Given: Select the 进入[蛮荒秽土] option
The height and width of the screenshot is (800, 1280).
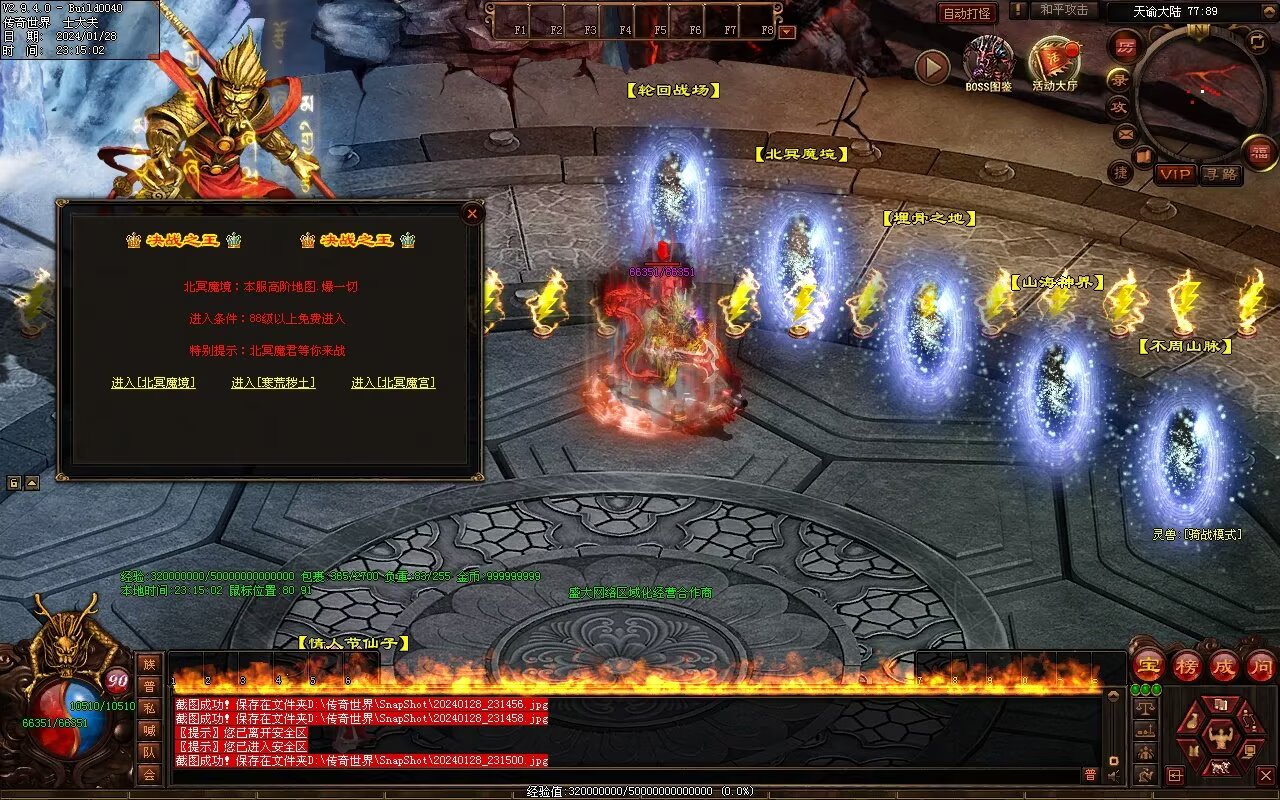Looking at the screenshot, I should tap(273, 383).
